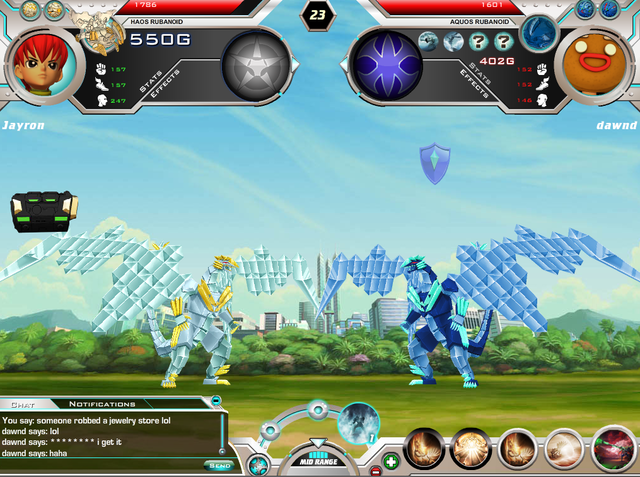Click the red minus button
Image resolution: width=640 pixels, height=477 pixels.
[375, 469]
